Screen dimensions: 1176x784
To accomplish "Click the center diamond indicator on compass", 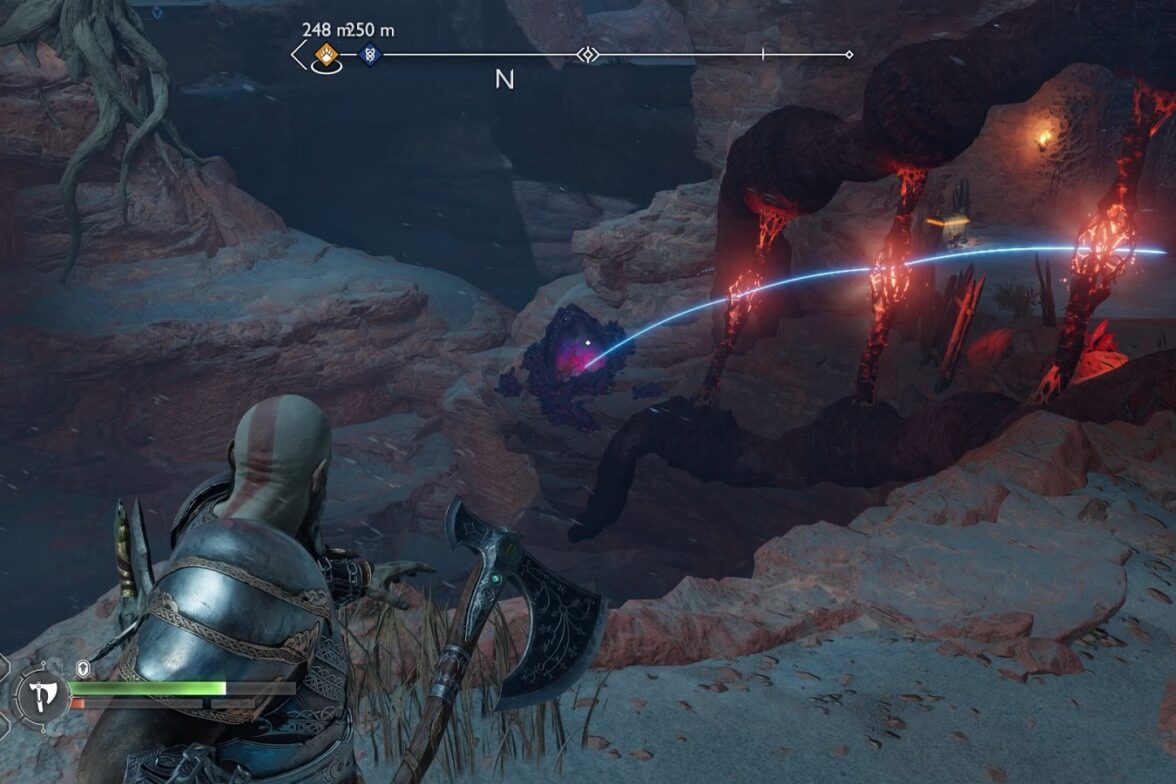I will 587,54.
